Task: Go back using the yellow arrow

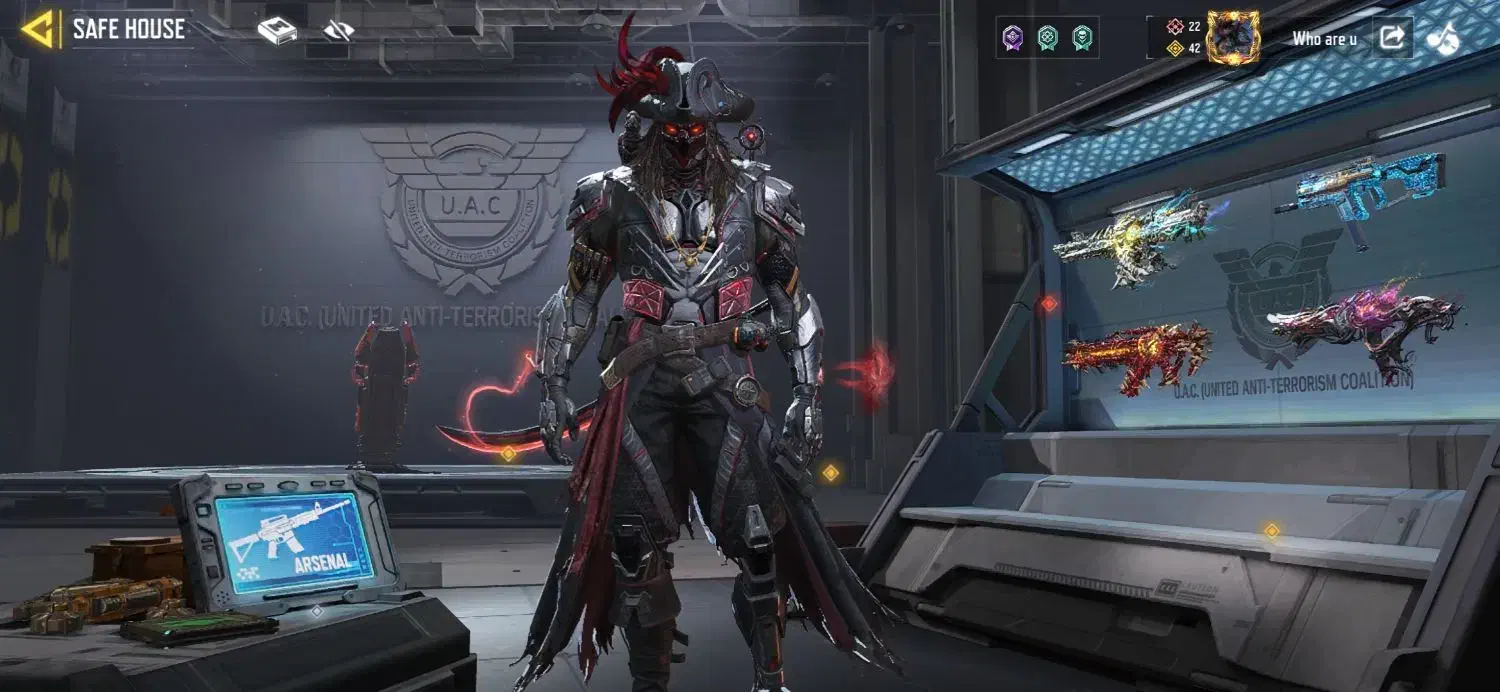Action: point(38,30)
